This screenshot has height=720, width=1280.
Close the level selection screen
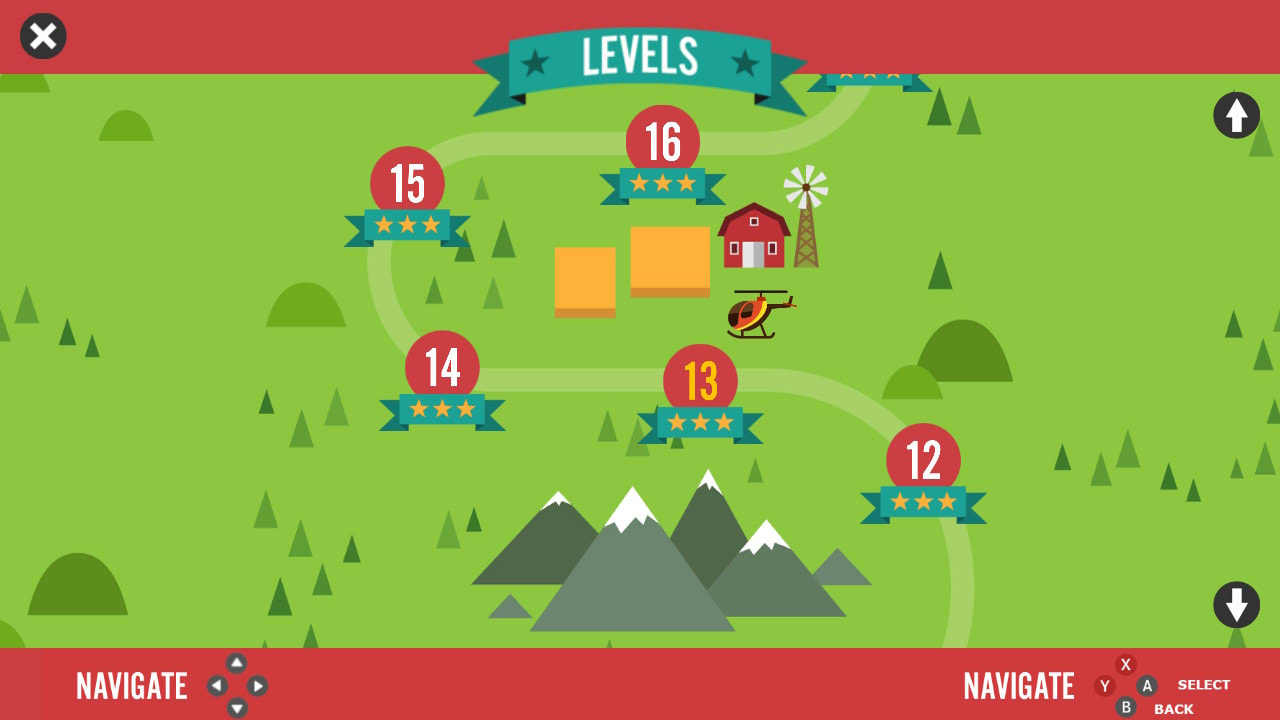click(42, 36)
